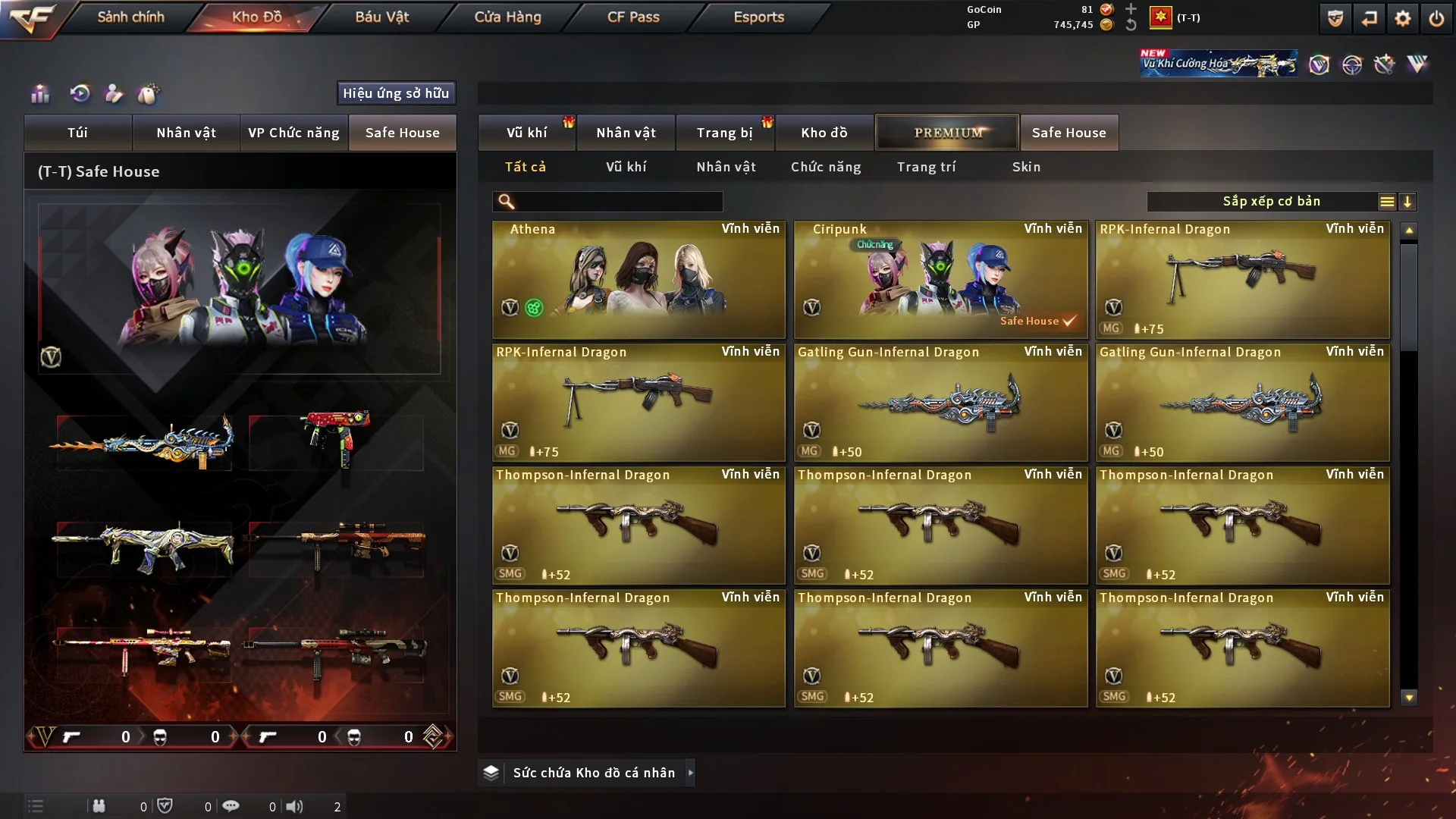Go to the Báu Vật menu
Image resolution: width=1456 pixels, height=819 pixels.
(x=381, y=17)
